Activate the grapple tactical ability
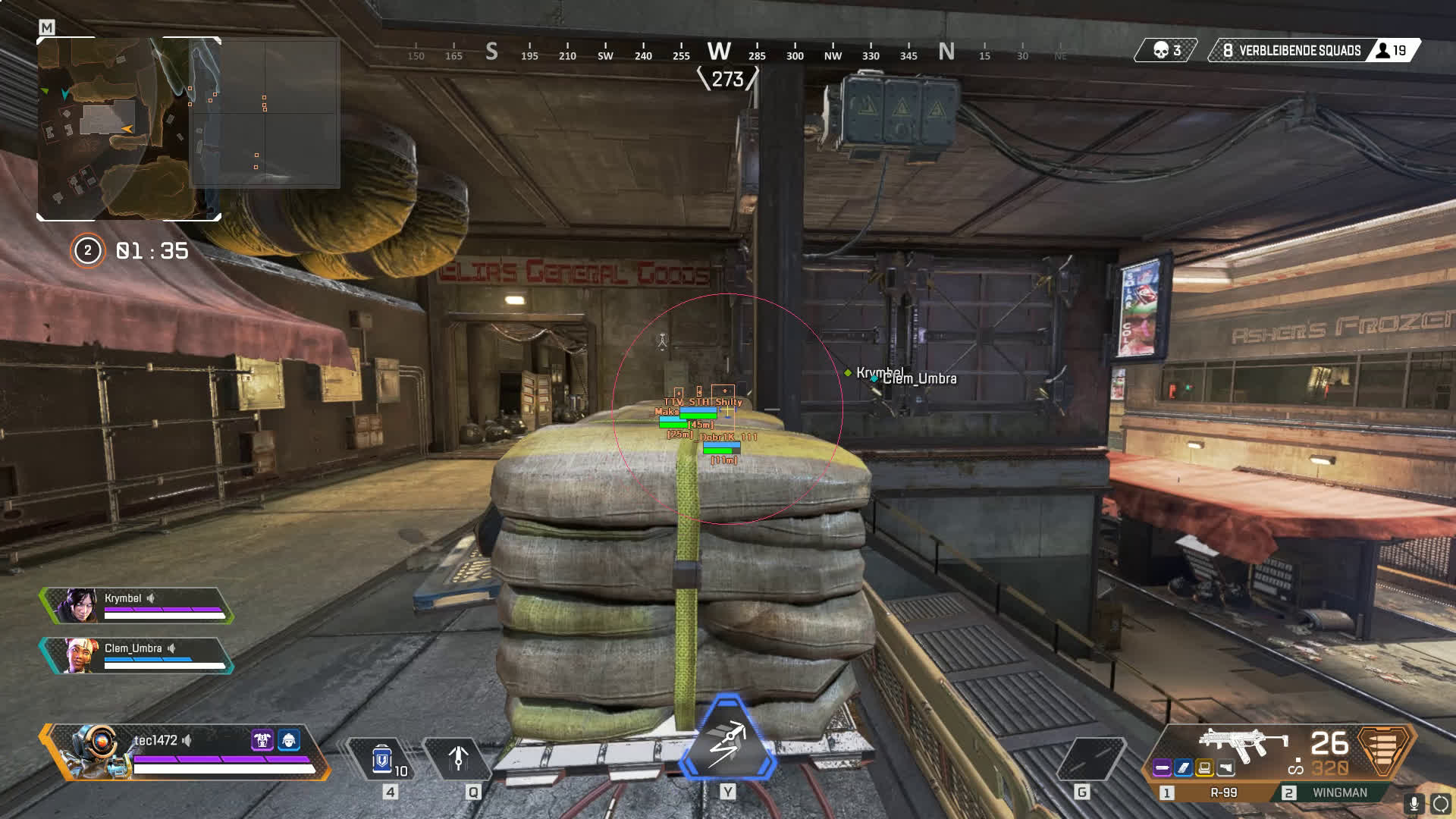The height and width of the screenshot is (819, 1456). pos(458,758)
